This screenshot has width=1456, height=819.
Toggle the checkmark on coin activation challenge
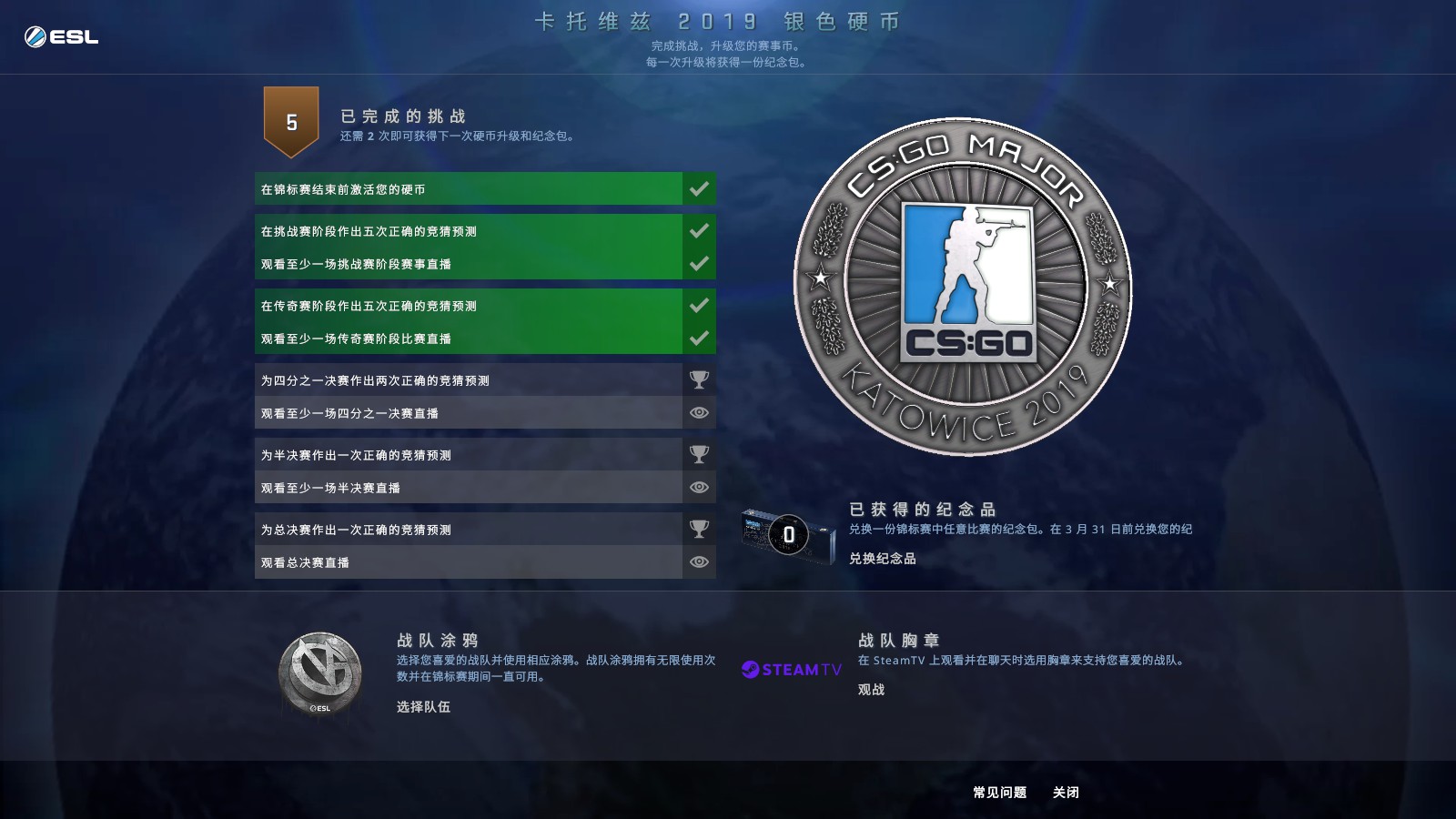(x=698, y=188)
